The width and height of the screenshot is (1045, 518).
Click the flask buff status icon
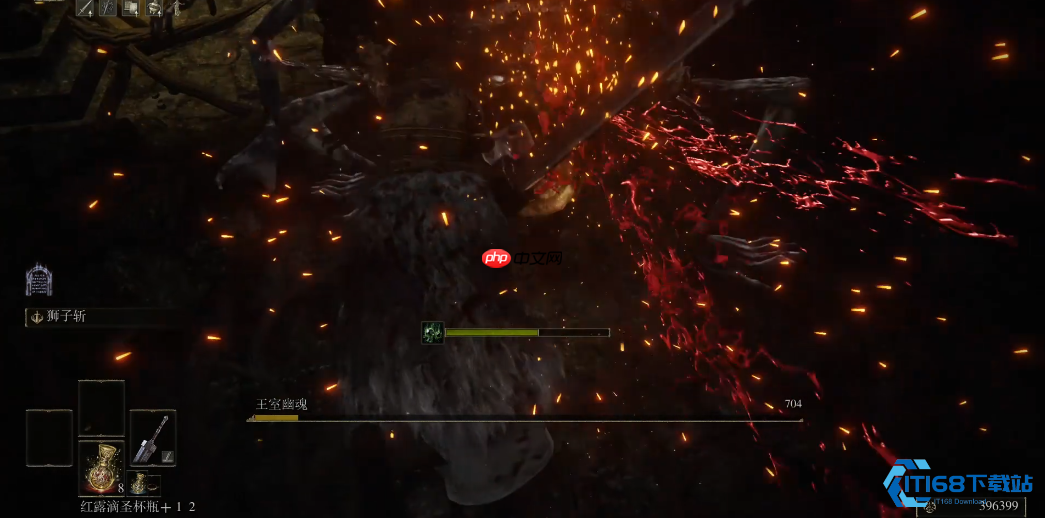(x=154, y=9)
